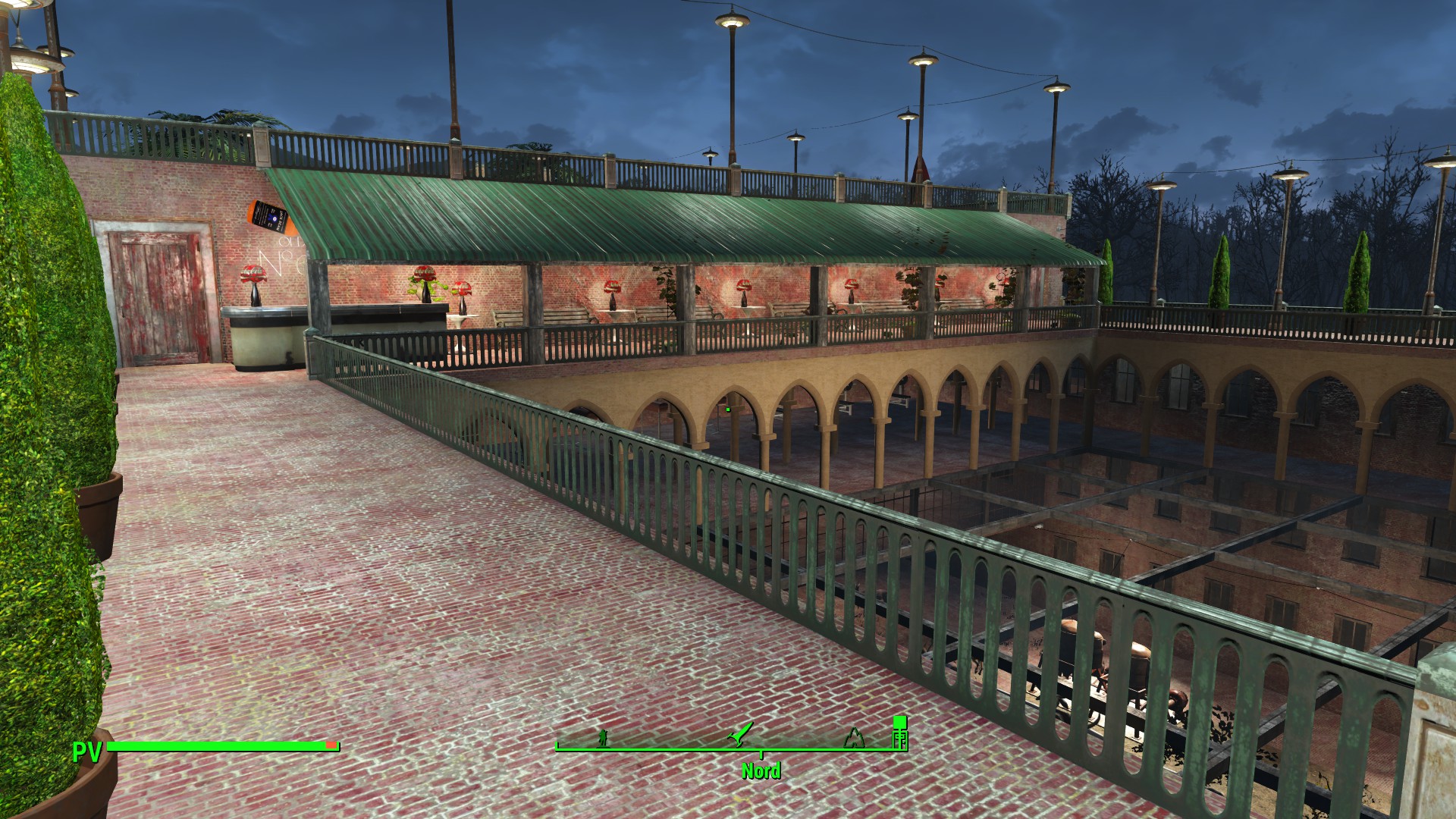Click the cave marker on the compass

[855, 737]
